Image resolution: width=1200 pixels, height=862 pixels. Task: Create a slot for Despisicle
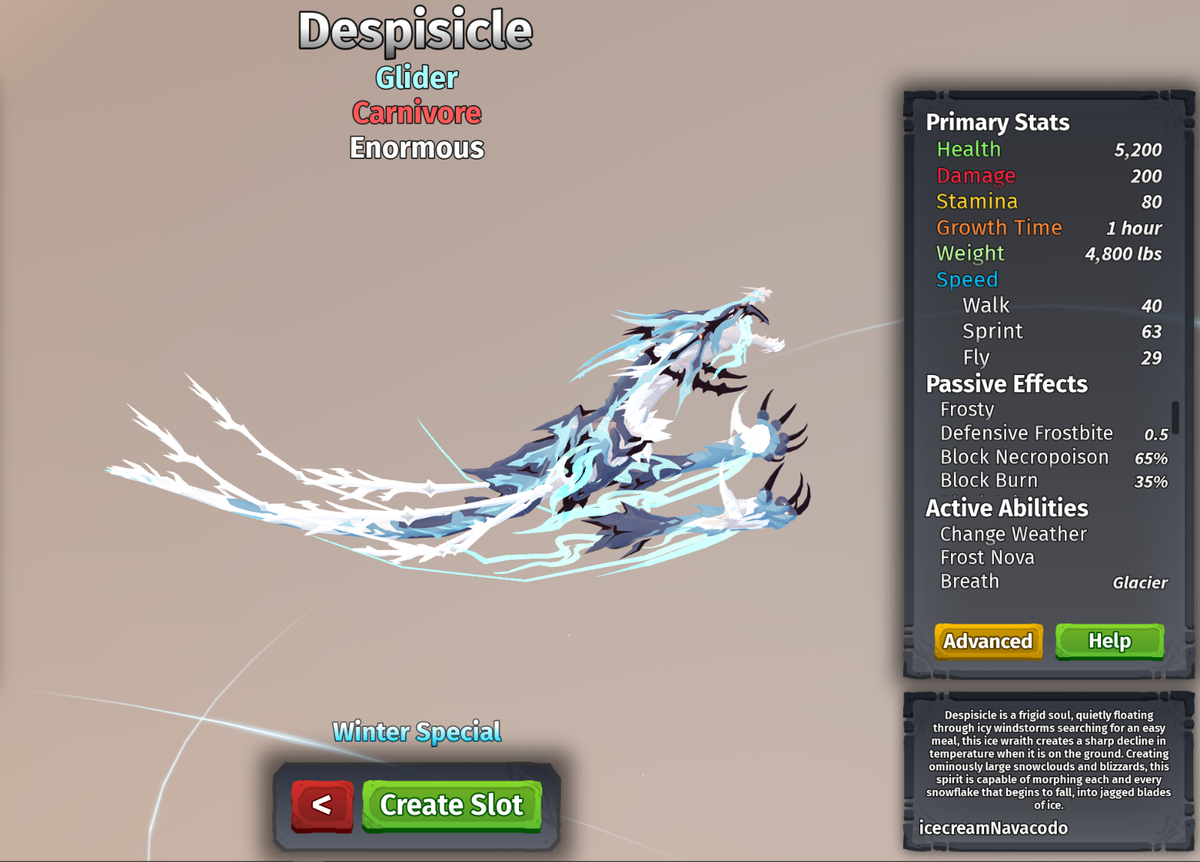click(x=451, y=805)
